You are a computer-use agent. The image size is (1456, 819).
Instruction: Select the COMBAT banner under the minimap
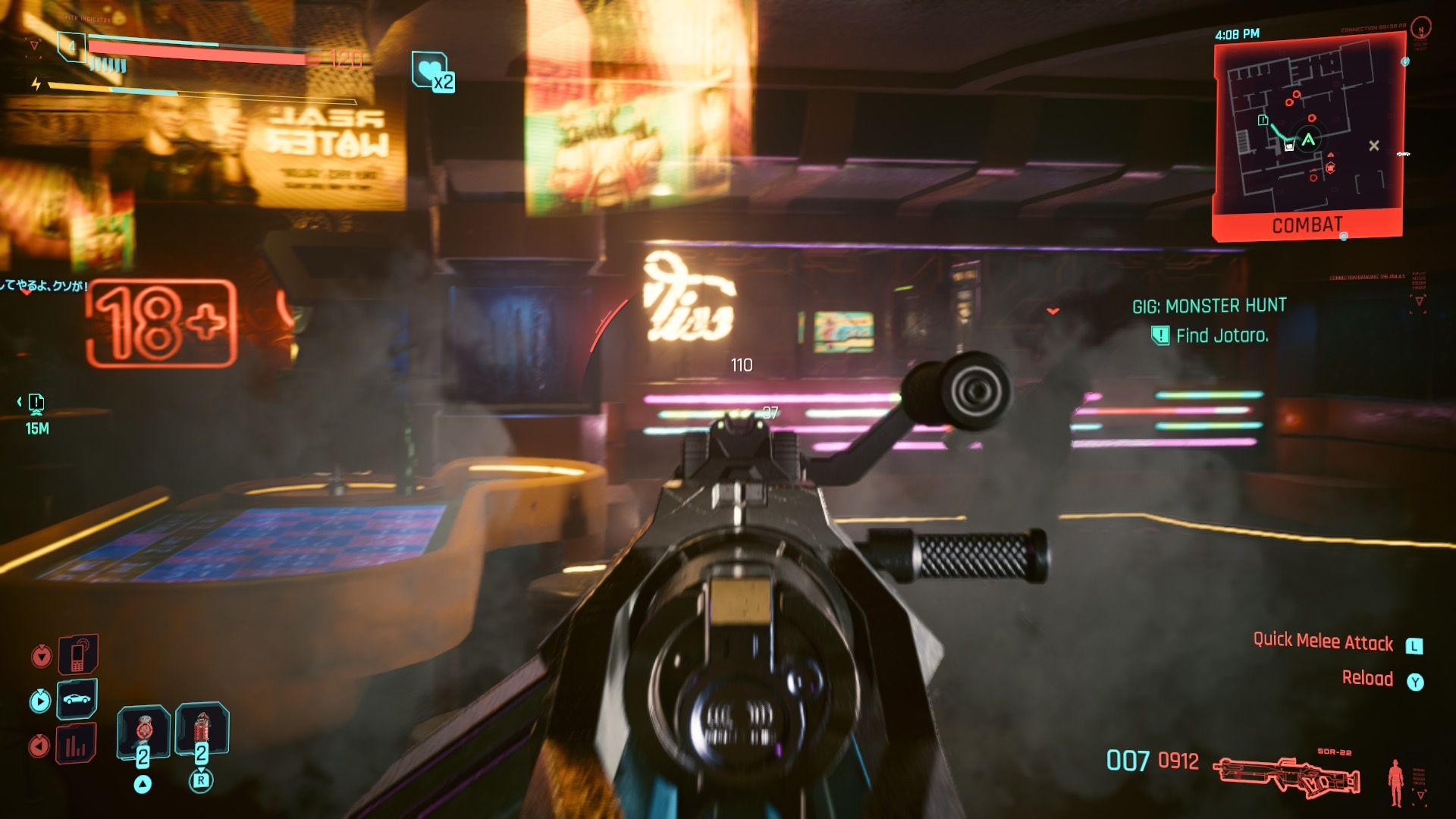click(x=1308, y=224)
